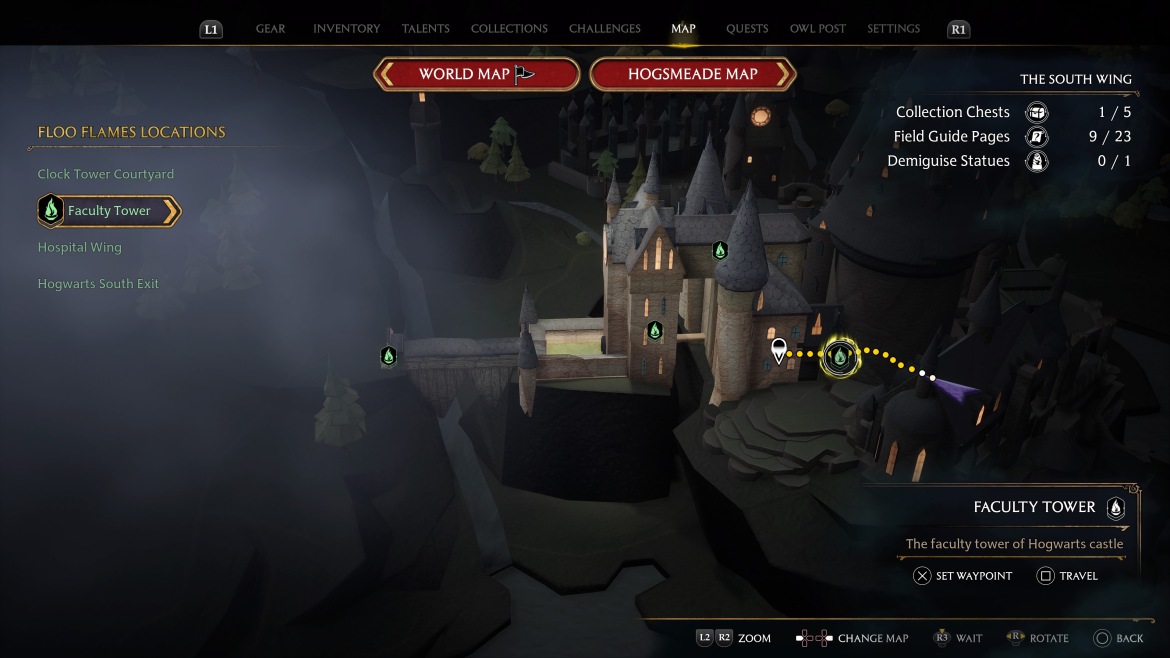Switch to the Hogsmeade Map
This screenshot has height=658, width=1170.
coord(692,74)
